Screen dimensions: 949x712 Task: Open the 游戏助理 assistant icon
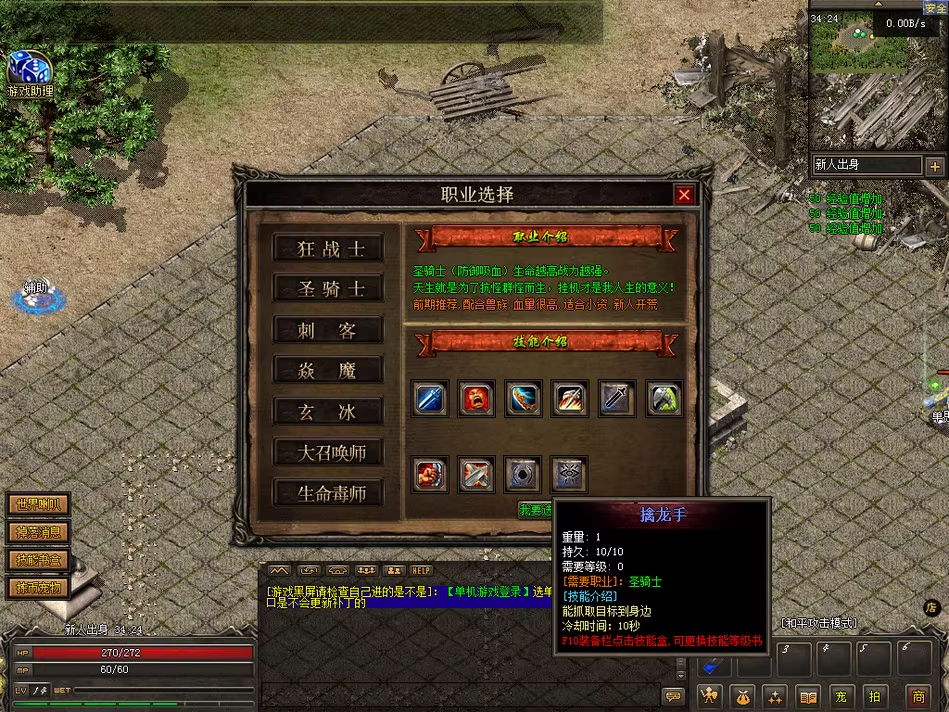click(x=29, y=70)
